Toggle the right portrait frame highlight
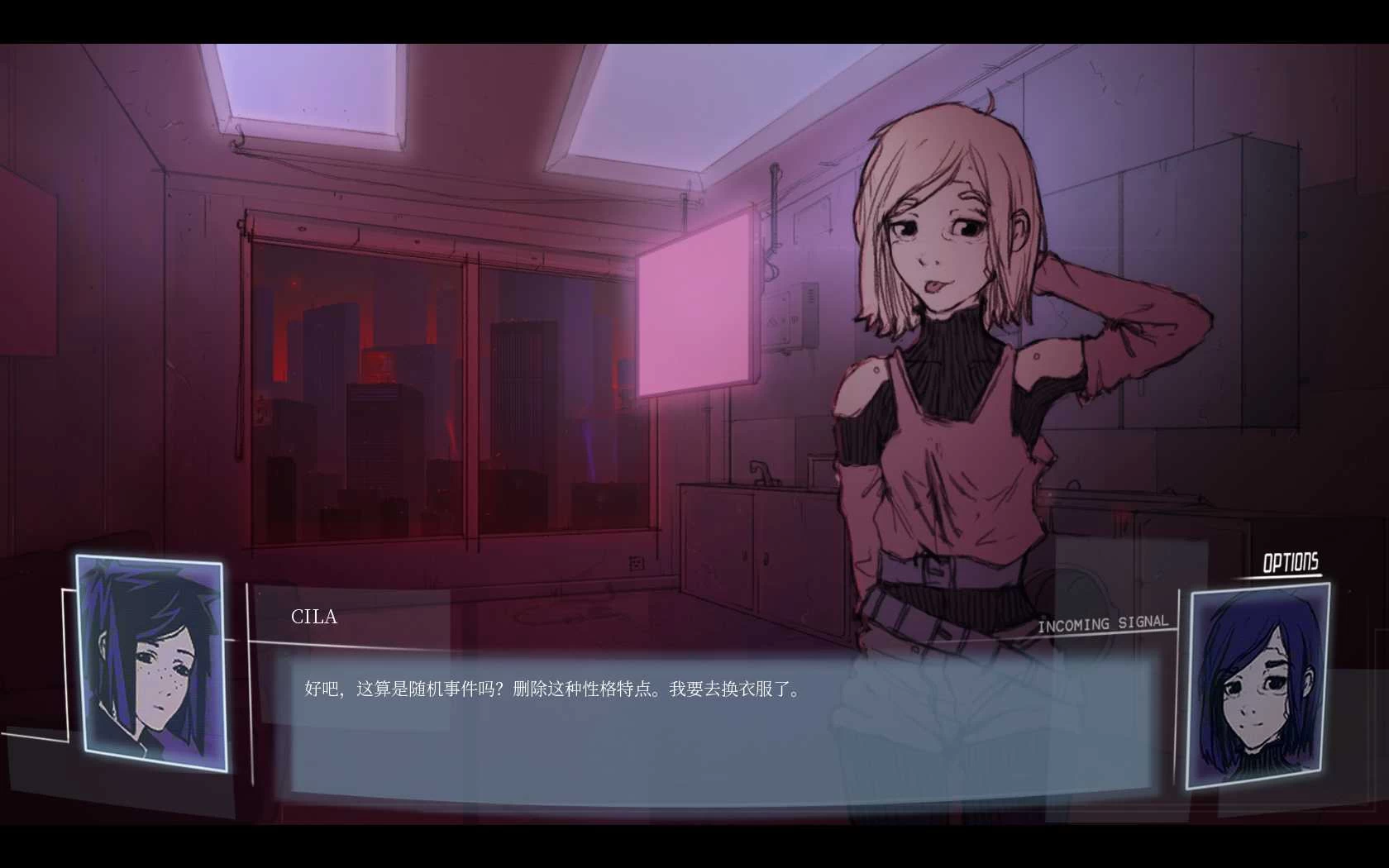The width and height of the screenshot is (1389, 868). (1256, 686)
